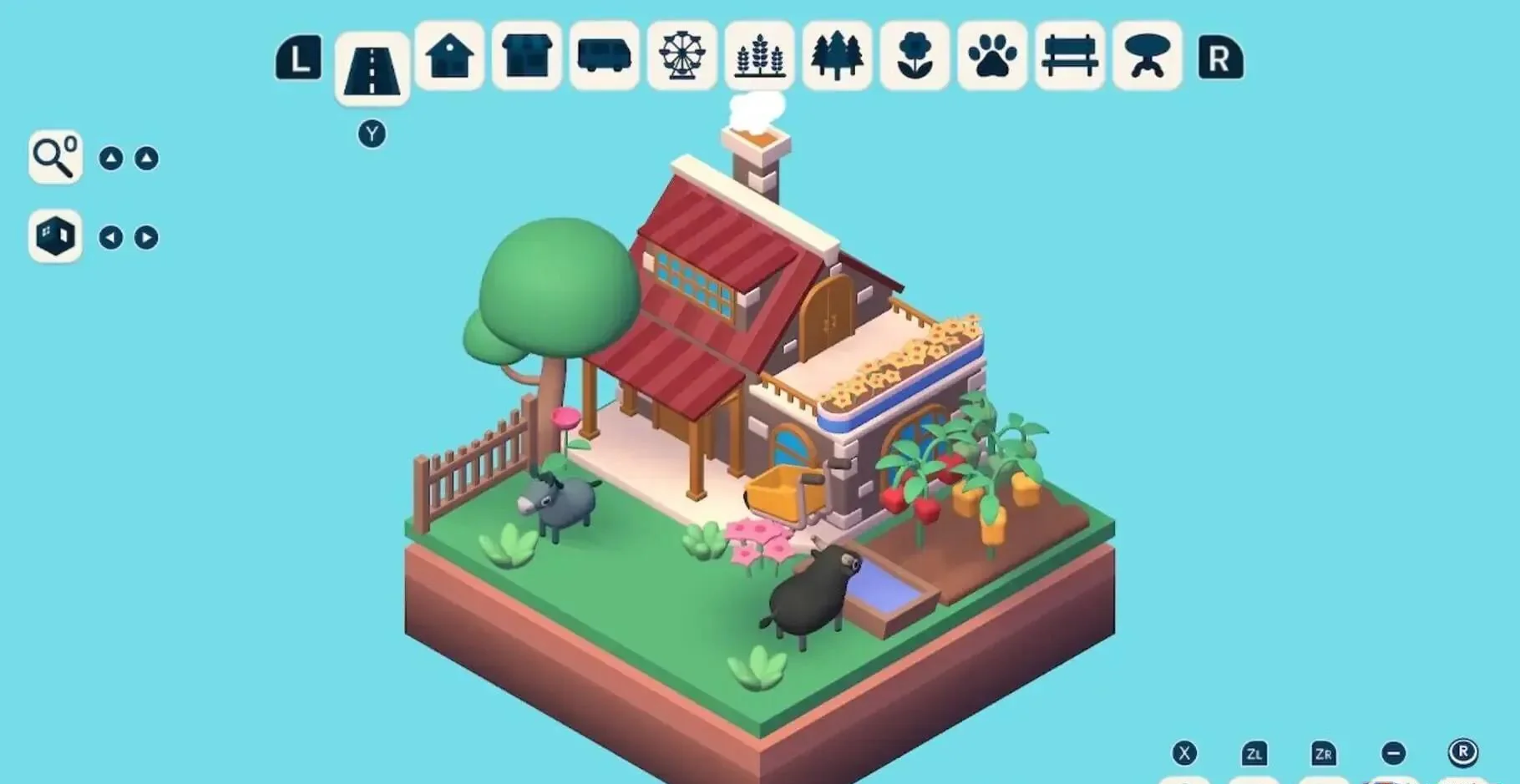The width and height of the screenshot is (1520, 784).
Task: Toggle the magnifier zoom tool
Action: tap(54, 158)
